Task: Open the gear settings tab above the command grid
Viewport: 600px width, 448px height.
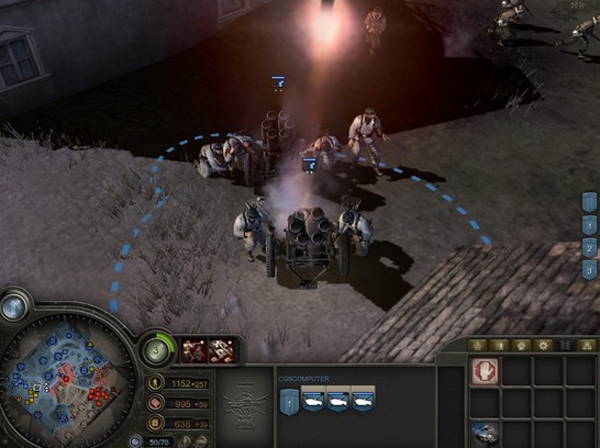Action: [544, 345]
